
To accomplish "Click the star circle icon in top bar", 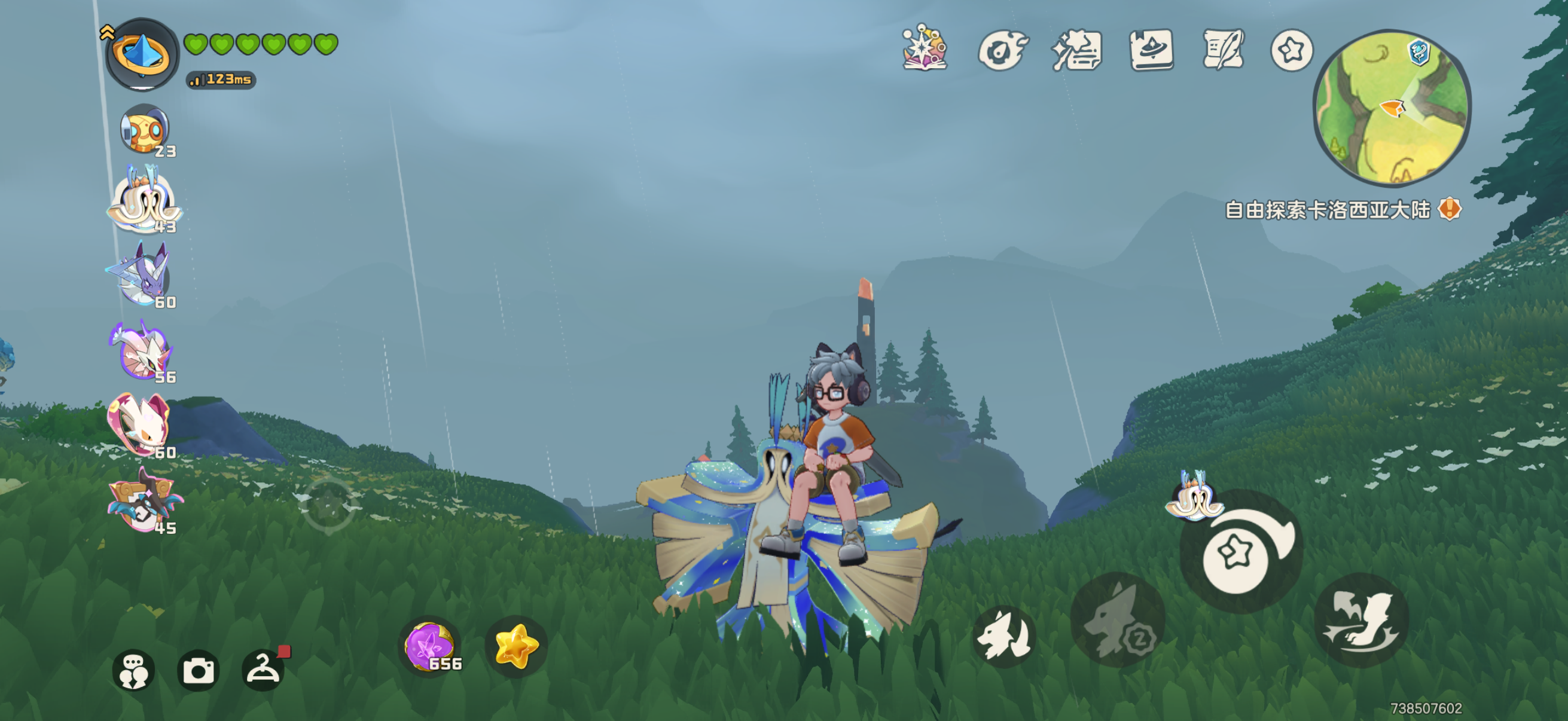I will click(x=1292, y=50).
